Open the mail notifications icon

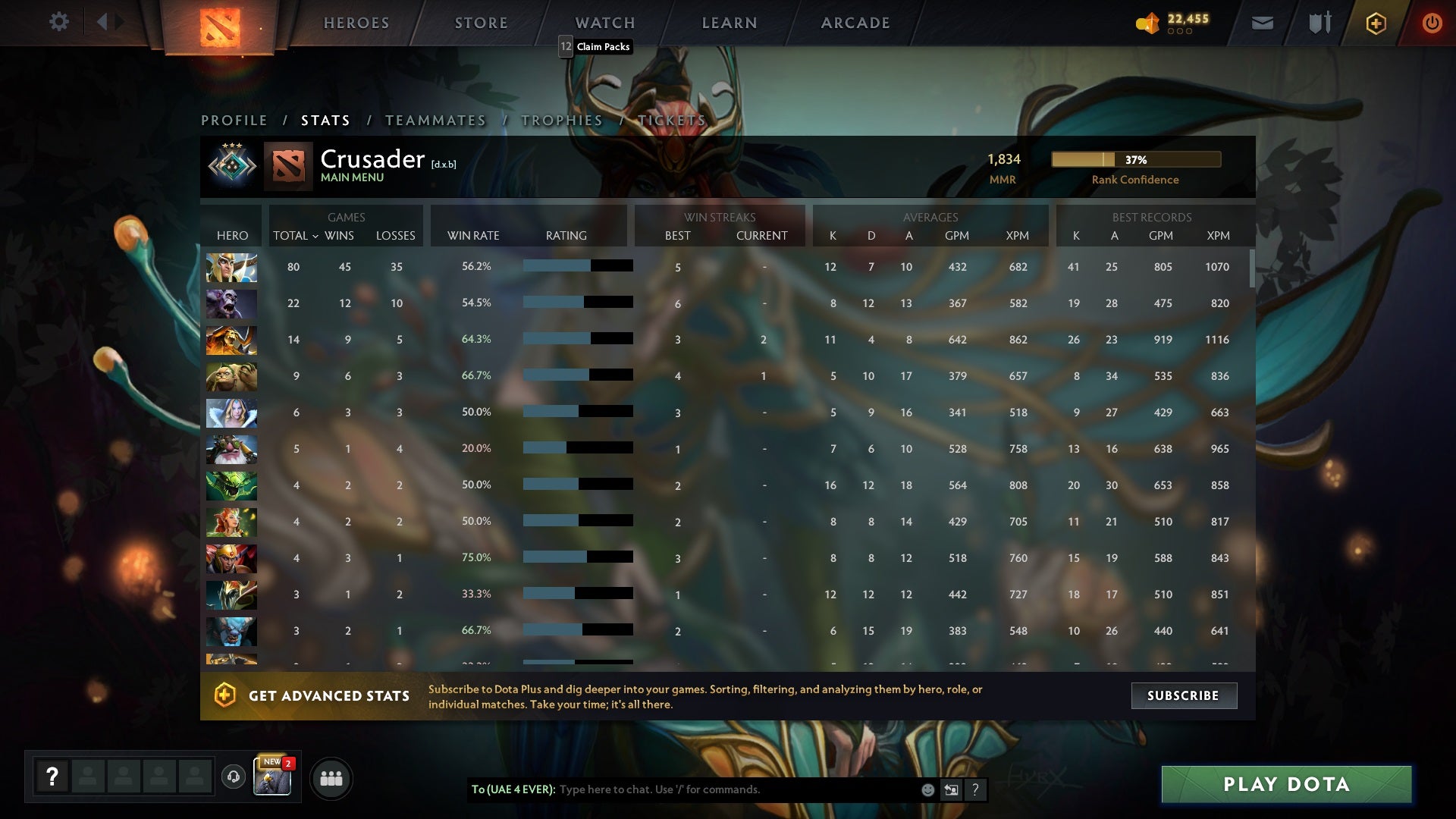pos(1262,22)
